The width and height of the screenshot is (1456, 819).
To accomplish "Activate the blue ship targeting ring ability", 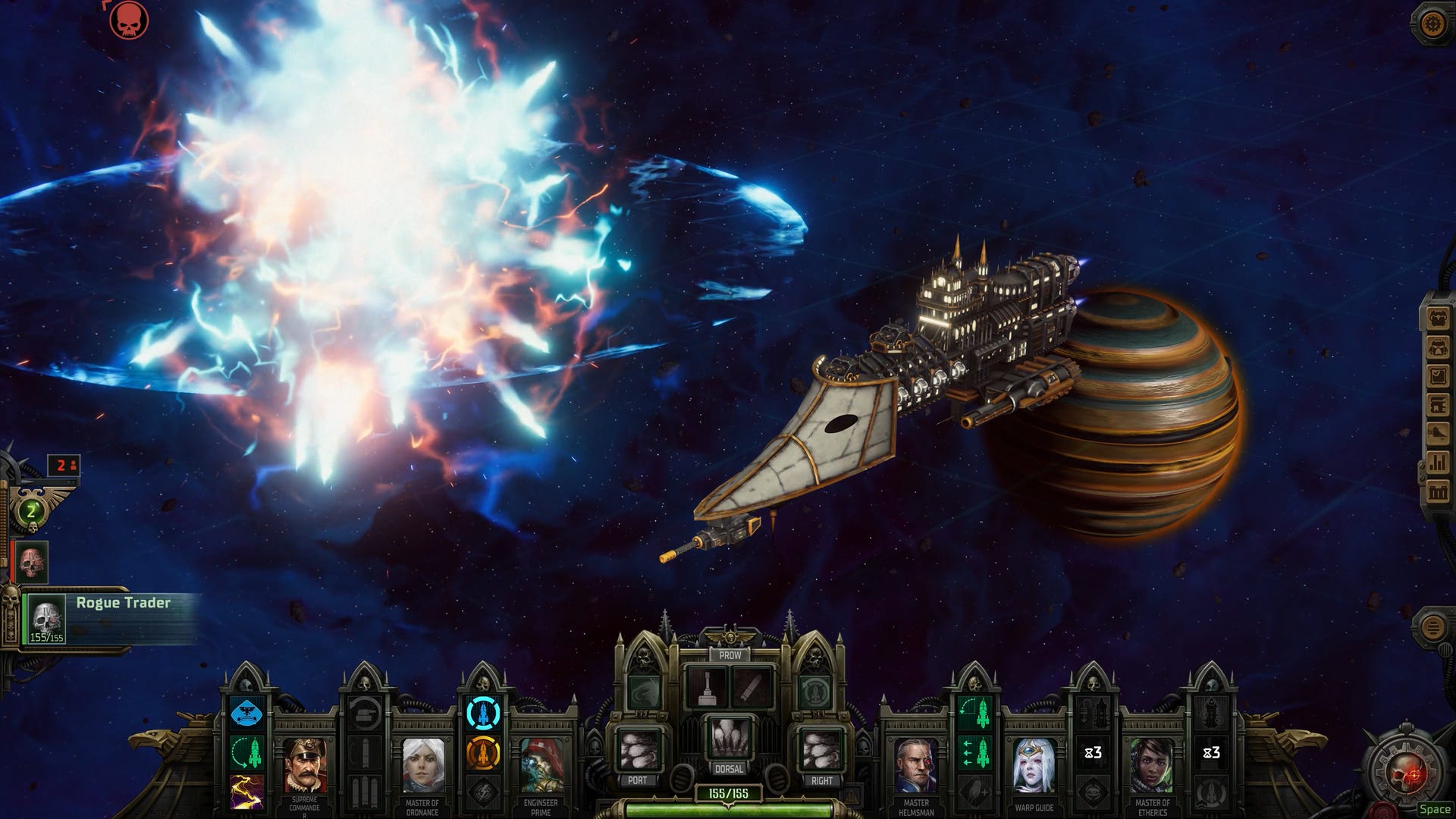I will click(482, 714).
